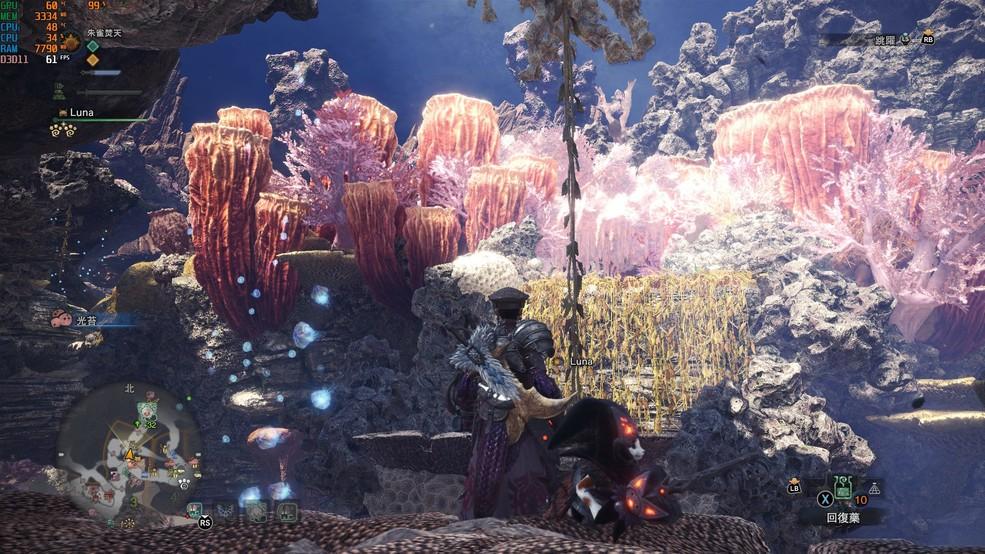Click the green diamond status icon
Screen dimensions: 985x554
[x=93, y=45]
